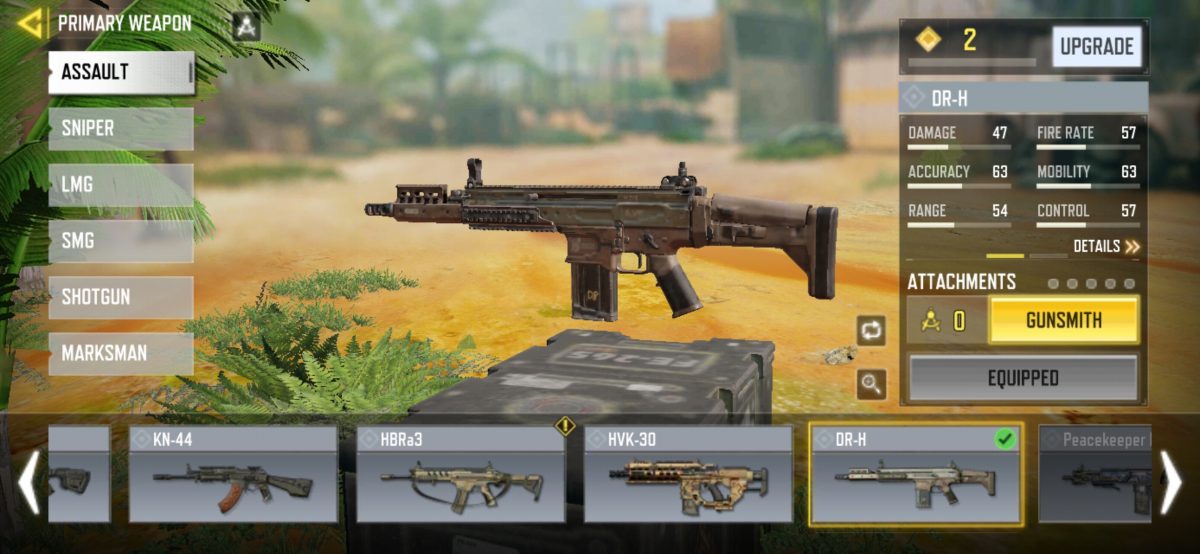Pick the HVK-30 weapon card

click(x=688, y=474)
